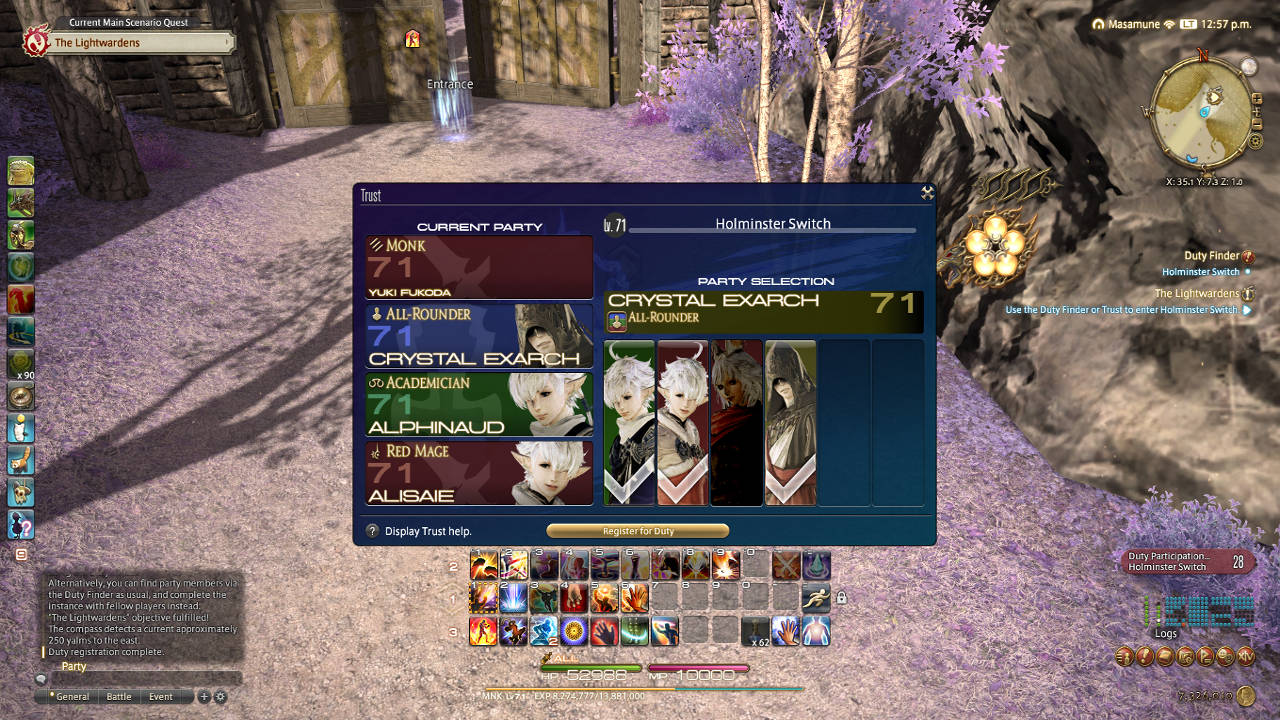Select the General chat tab

coord(72,697)
